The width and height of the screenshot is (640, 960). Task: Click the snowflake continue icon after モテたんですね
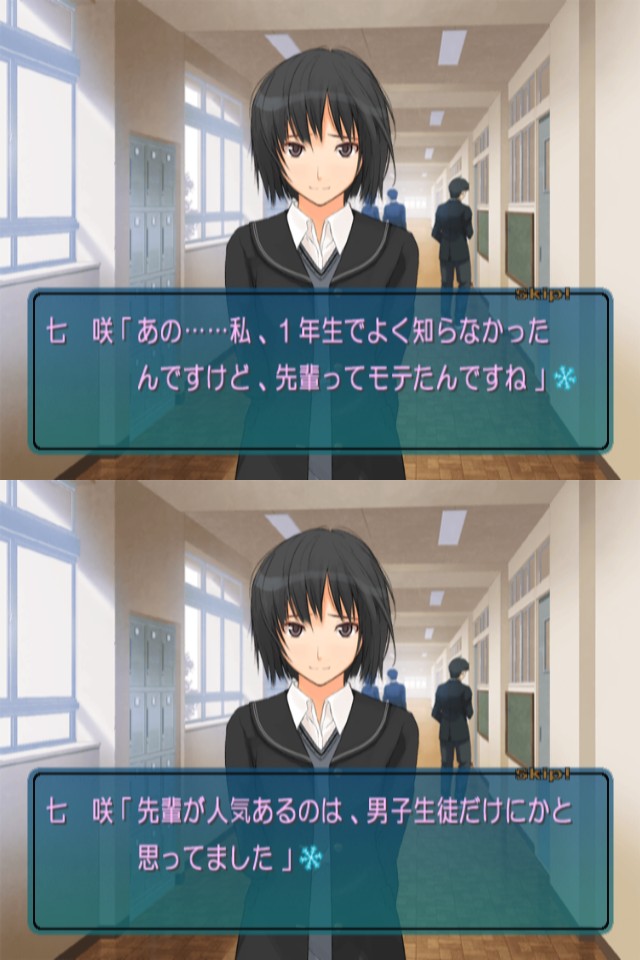coord(568,379)
